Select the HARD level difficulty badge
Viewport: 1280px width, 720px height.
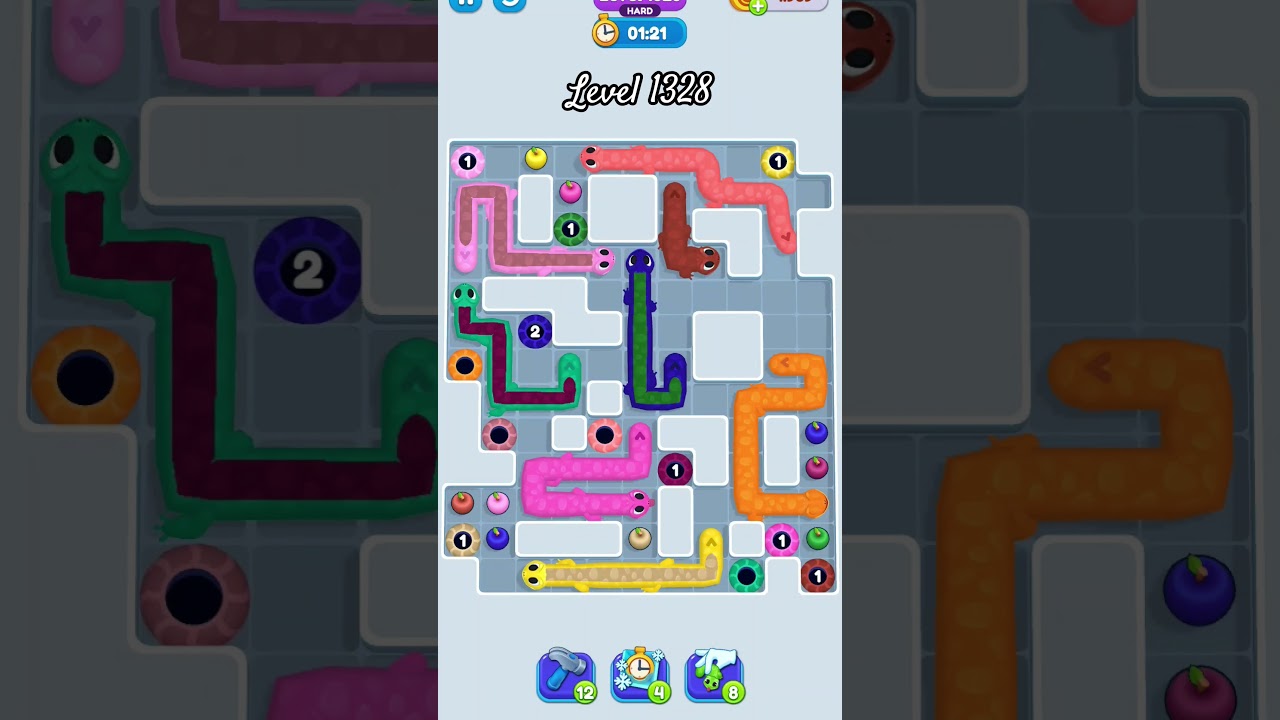point(638,12)
